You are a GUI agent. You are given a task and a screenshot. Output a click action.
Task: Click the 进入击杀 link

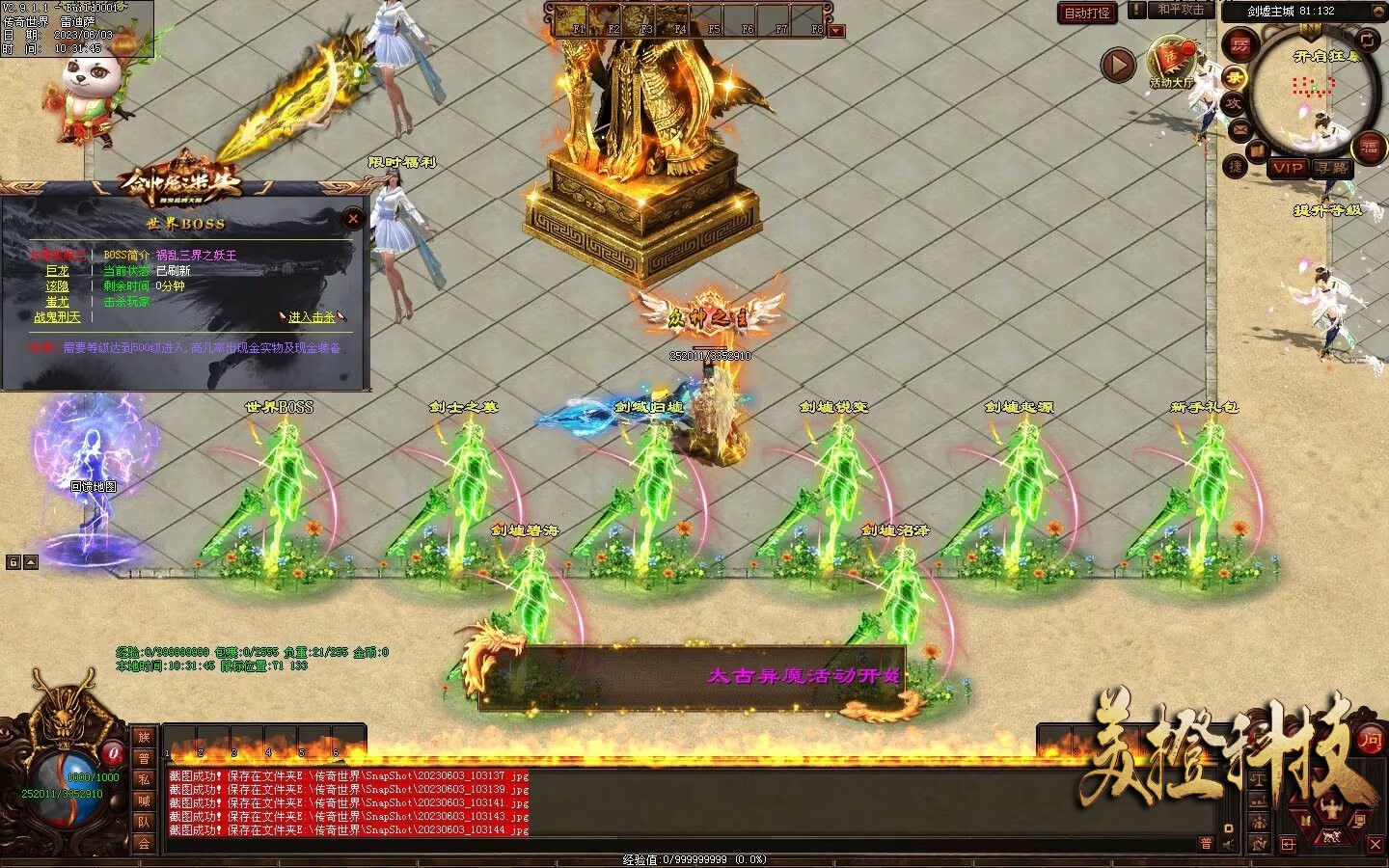point(312,316)
